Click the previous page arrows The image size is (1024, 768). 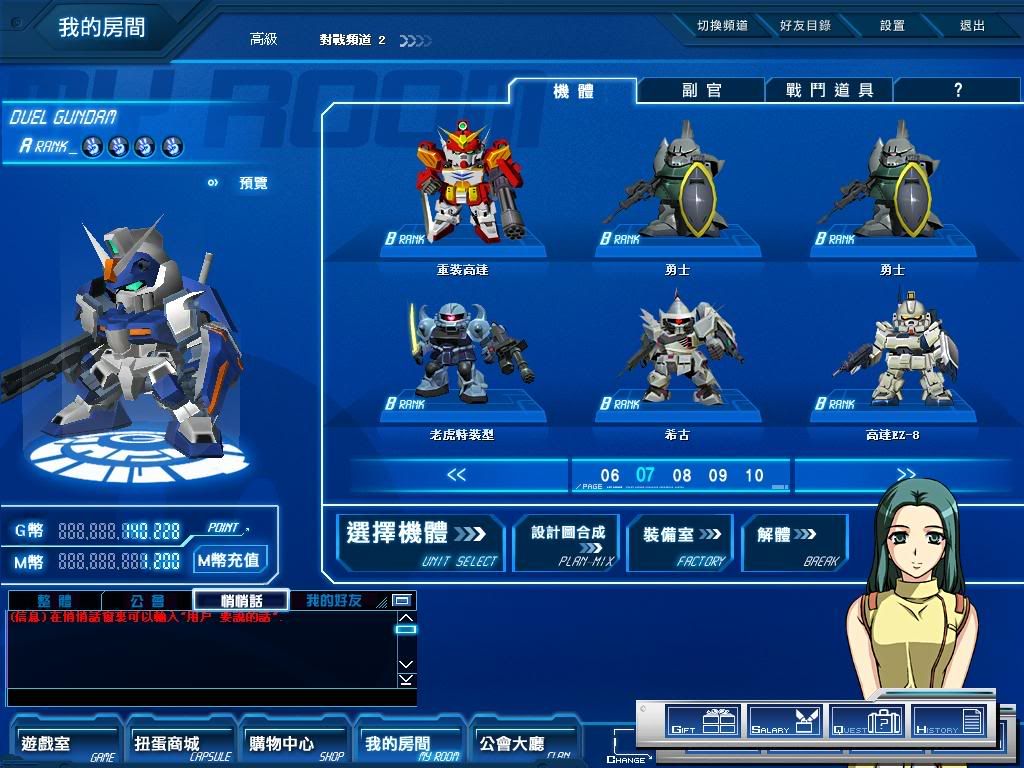(x=456, y=475)
